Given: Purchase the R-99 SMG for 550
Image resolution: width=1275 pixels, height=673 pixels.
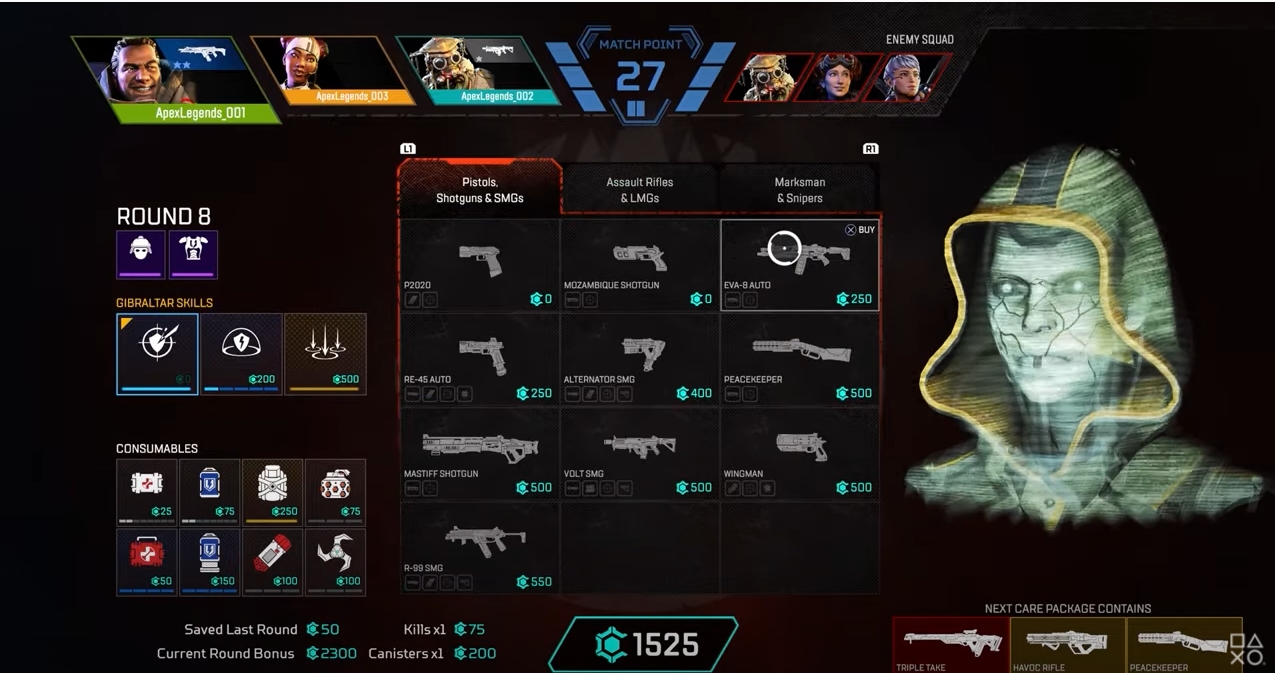Looking at the screenshot, I should coord(479,547).
